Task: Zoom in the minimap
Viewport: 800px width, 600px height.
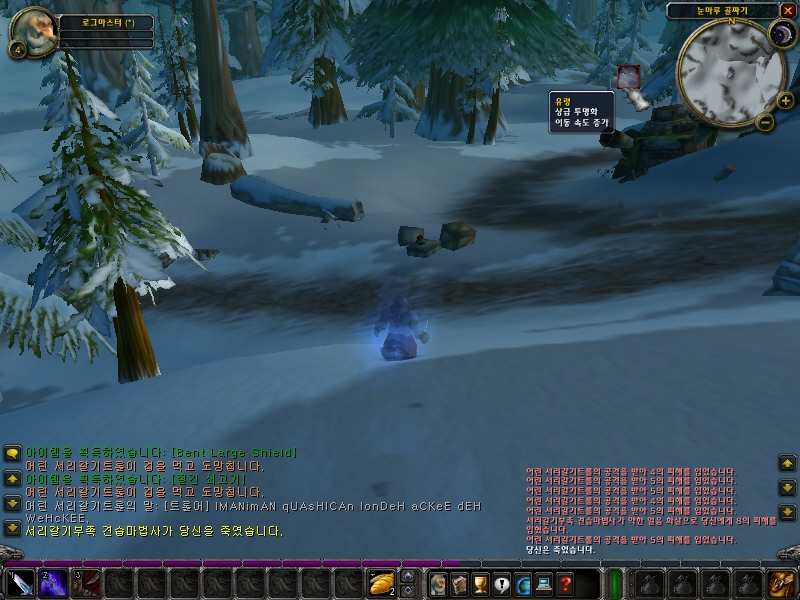Action: click(785, 100)
